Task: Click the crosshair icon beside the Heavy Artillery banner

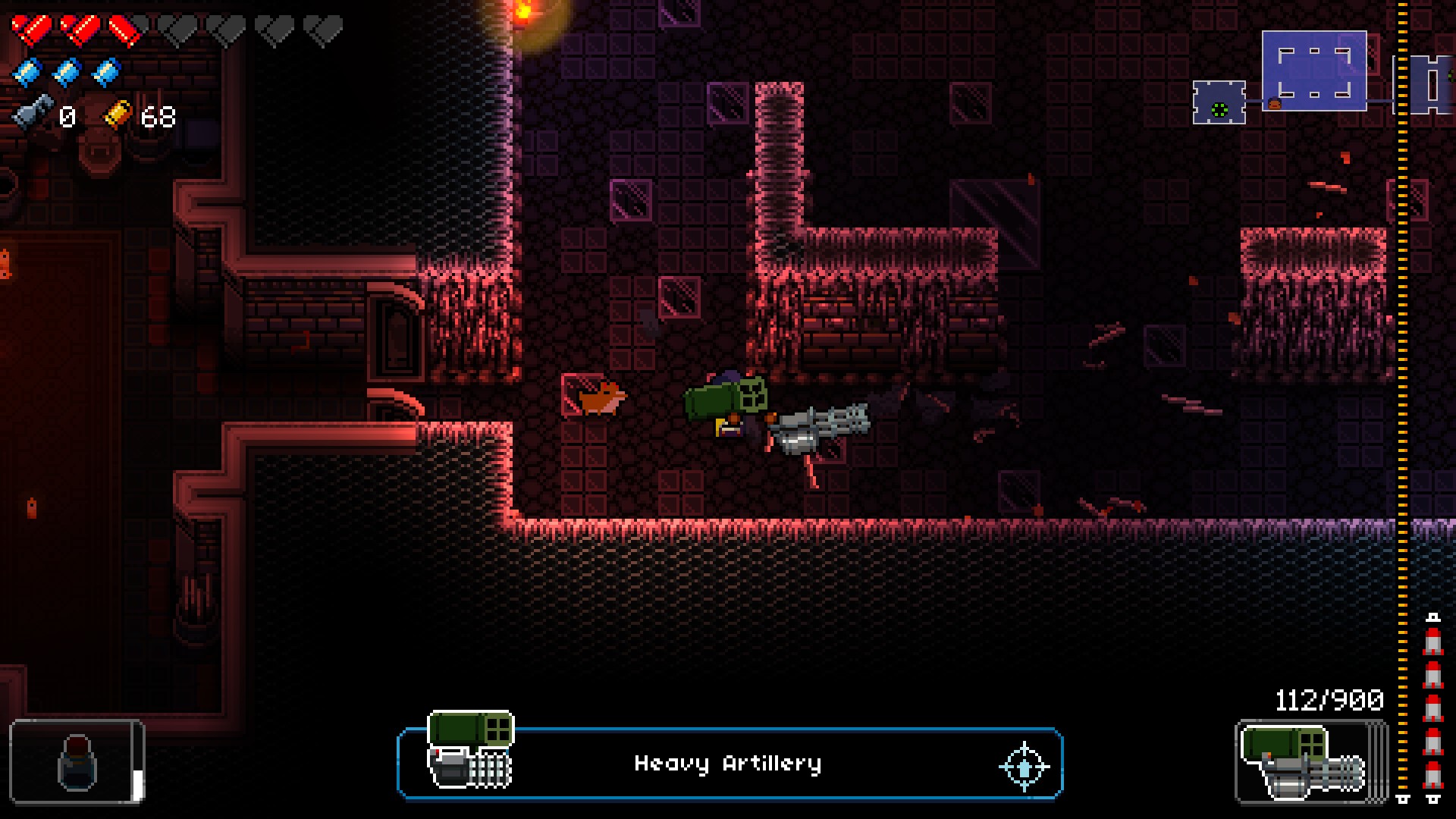Action: click(1025, 766)
